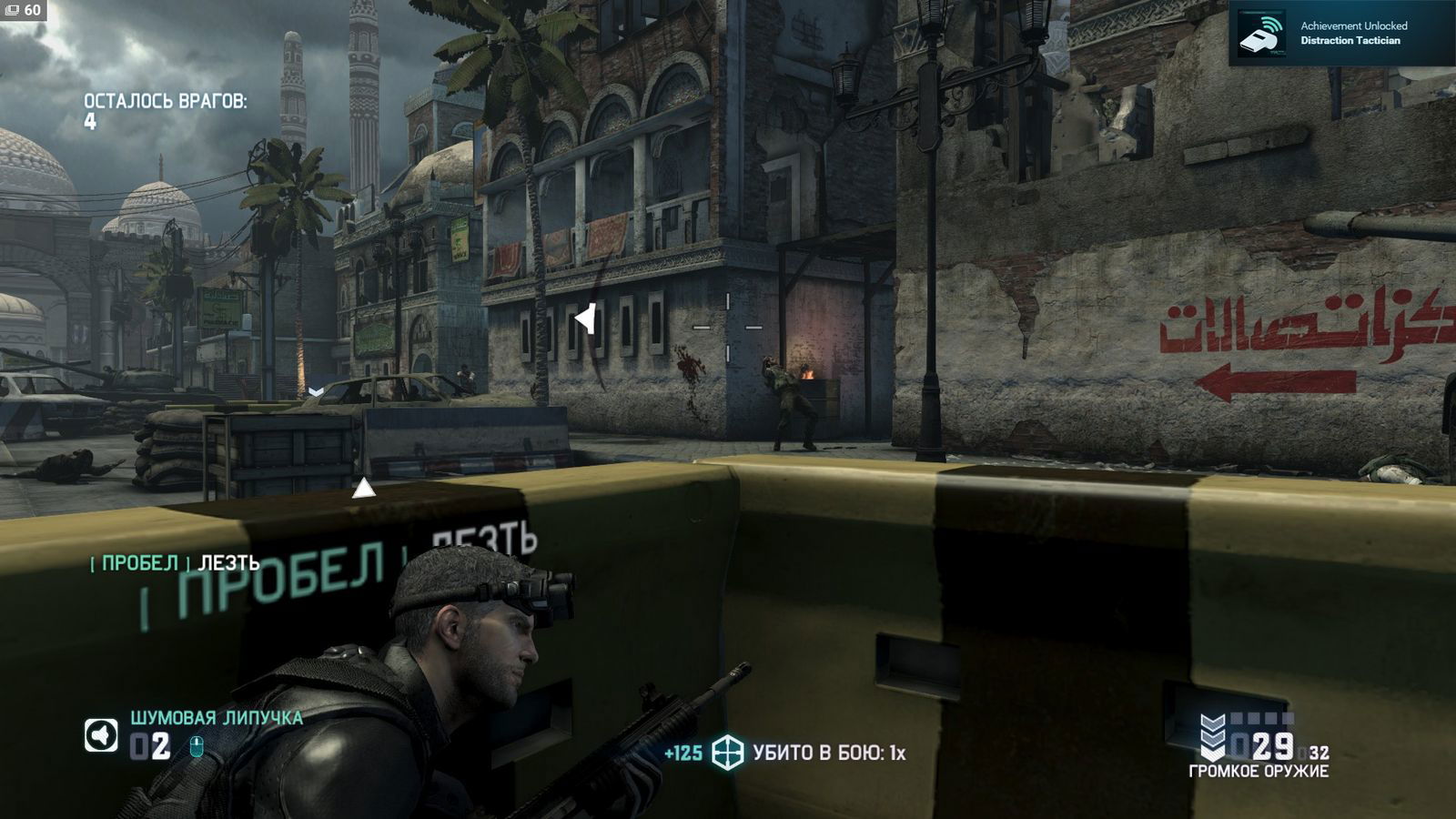The height and width of the screenshot is (819, 1456).
Task: Click the combat kill crosshair icon
Action: point(728,753)
